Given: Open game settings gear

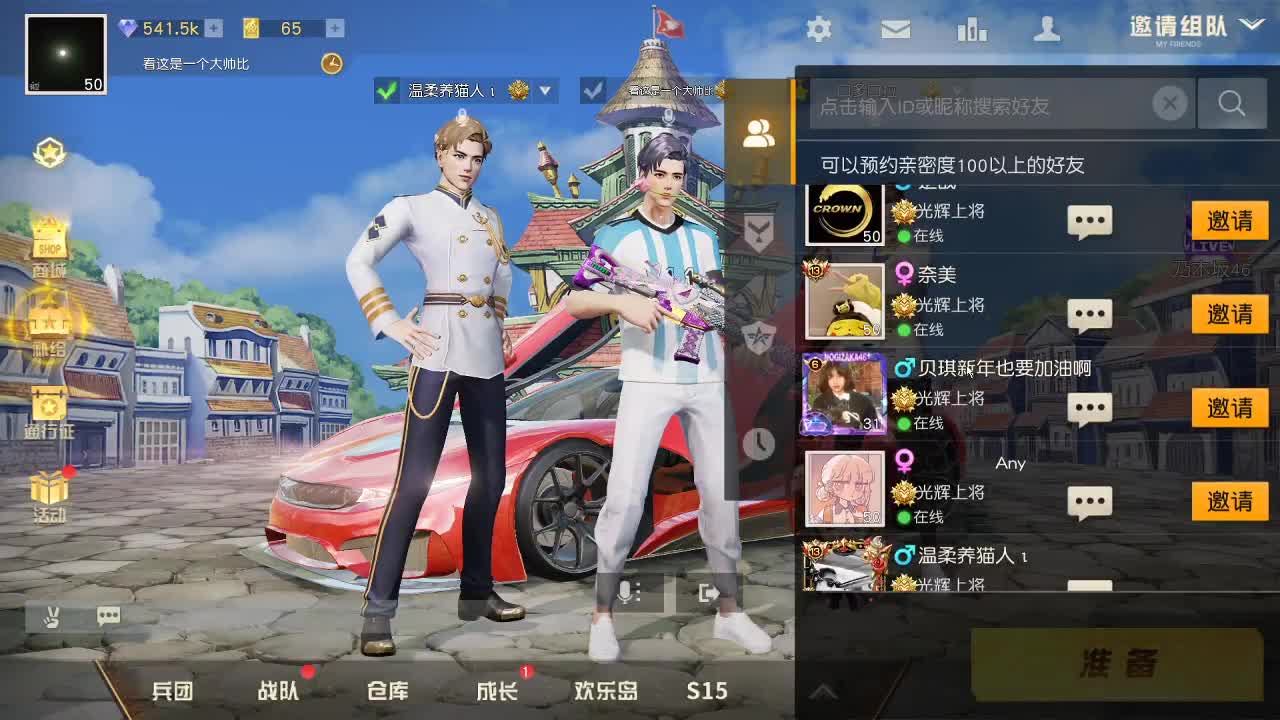Looking at the screenshot, I should [x=818, y=30].
